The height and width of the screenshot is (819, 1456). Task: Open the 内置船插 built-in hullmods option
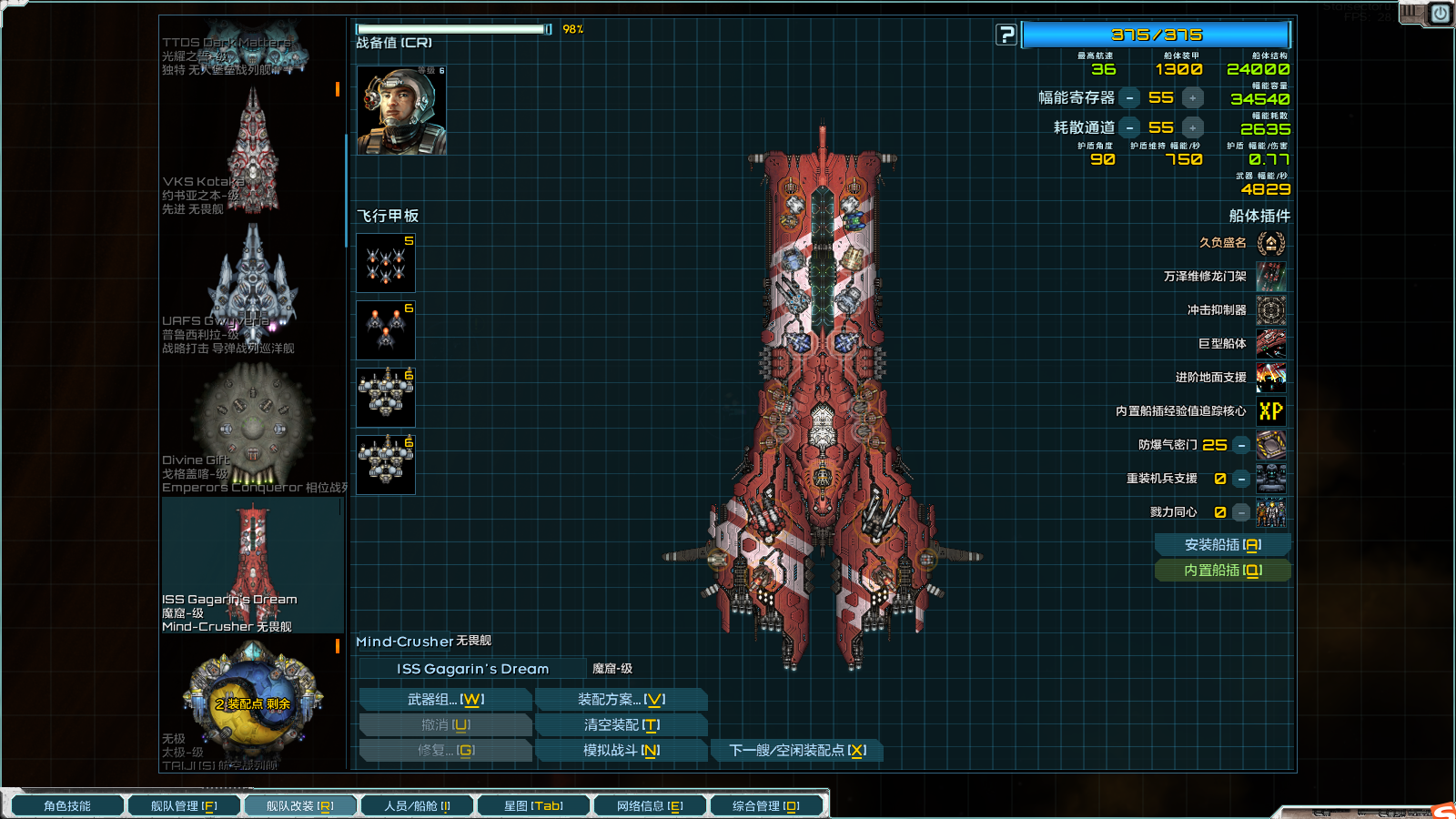(x=1222, y=571)
